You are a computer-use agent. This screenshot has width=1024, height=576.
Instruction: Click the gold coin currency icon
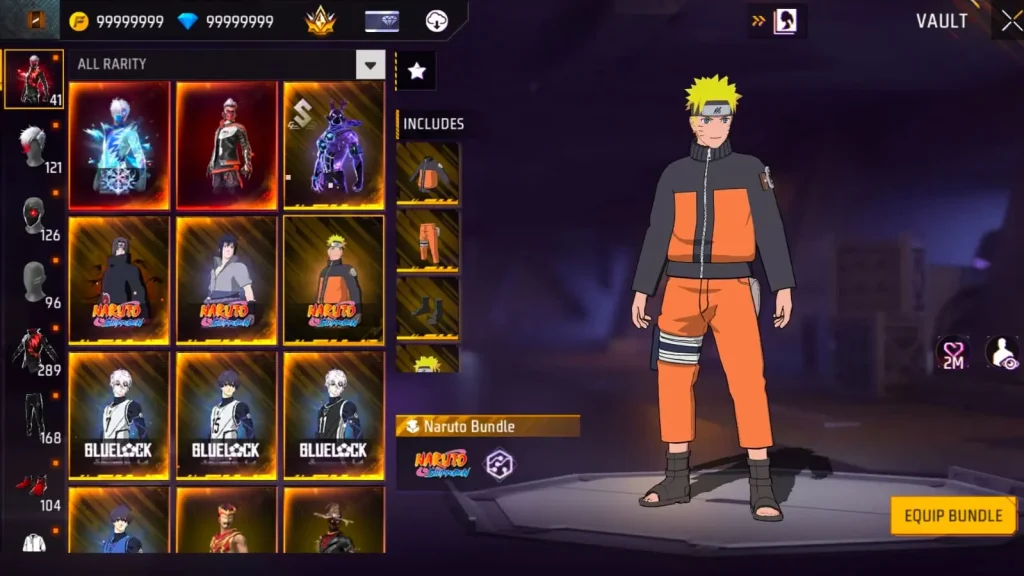click(x=79, y=21)
